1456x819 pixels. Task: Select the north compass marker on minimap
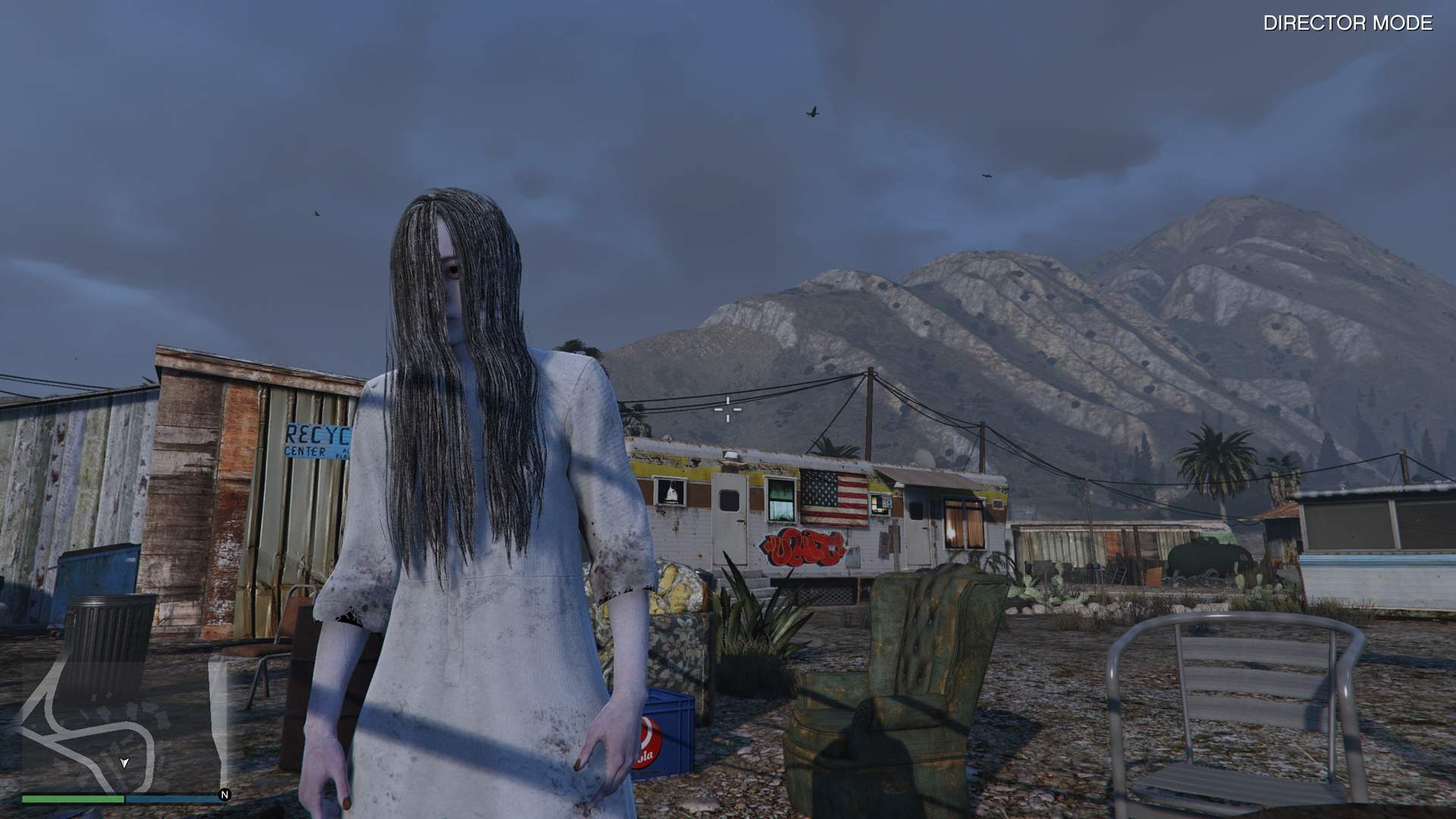(x=224, y=795)
